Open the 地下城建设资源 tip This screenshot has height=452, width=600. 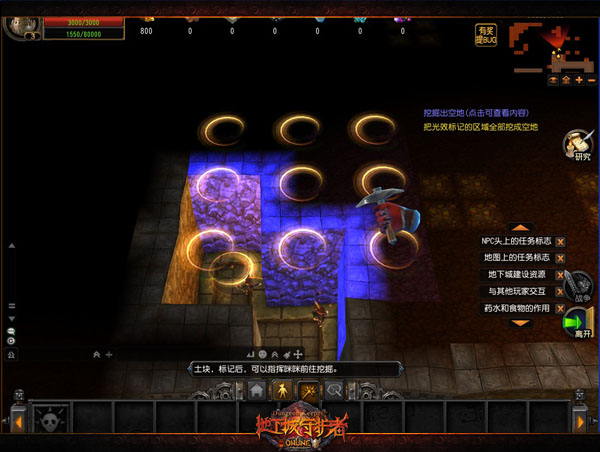[x=516, y=275]
